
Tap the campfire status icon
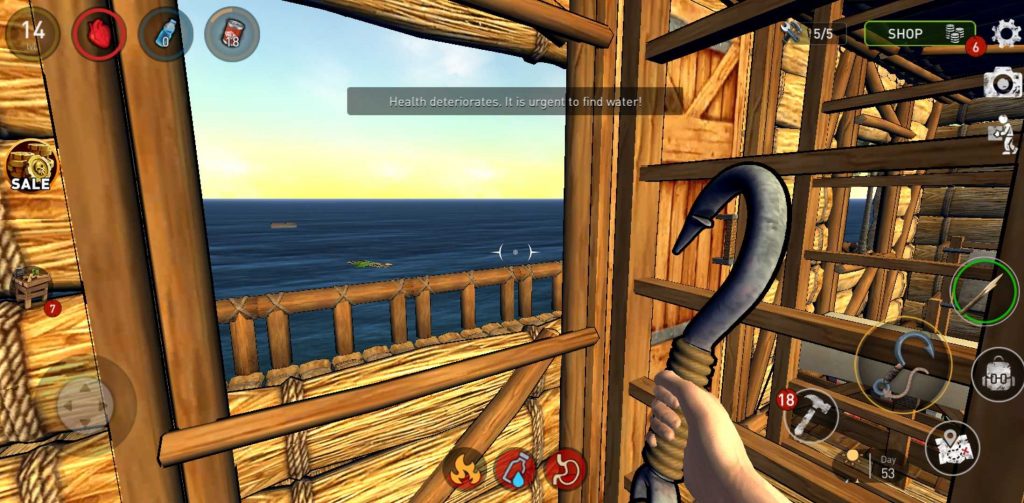pyautogui.click(x=465, y=468)
